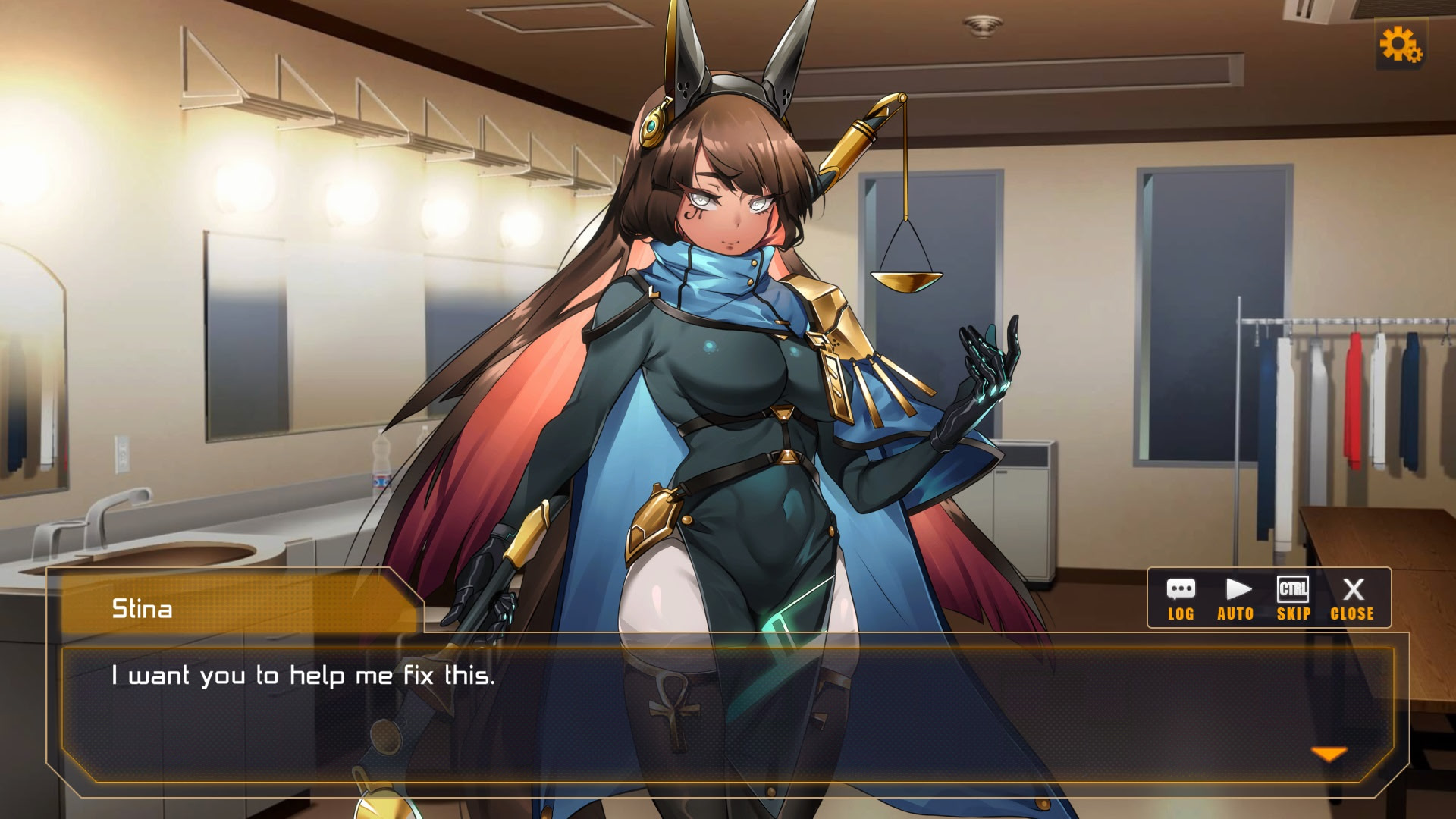Open the dialogue LOG
Viewport: 1456px width, 819px height.
(1181, 598)
